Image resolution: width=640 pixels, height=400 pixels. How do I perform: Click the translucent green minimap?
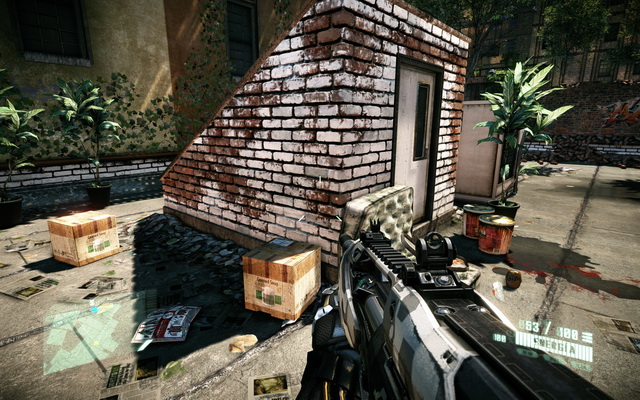[80, 338]
